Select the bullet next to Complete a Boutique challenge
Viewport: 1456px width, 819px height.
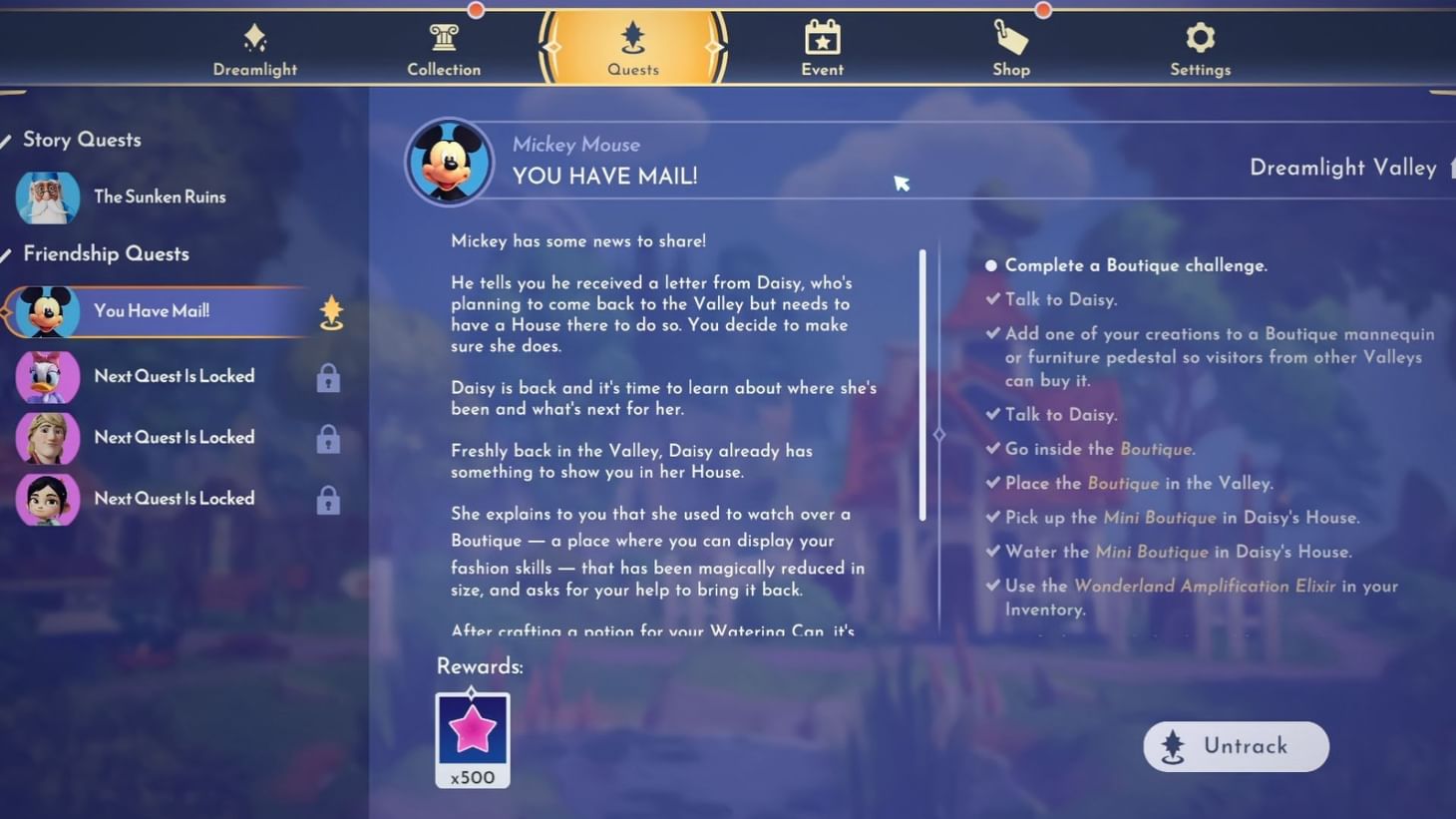[989, 264]
